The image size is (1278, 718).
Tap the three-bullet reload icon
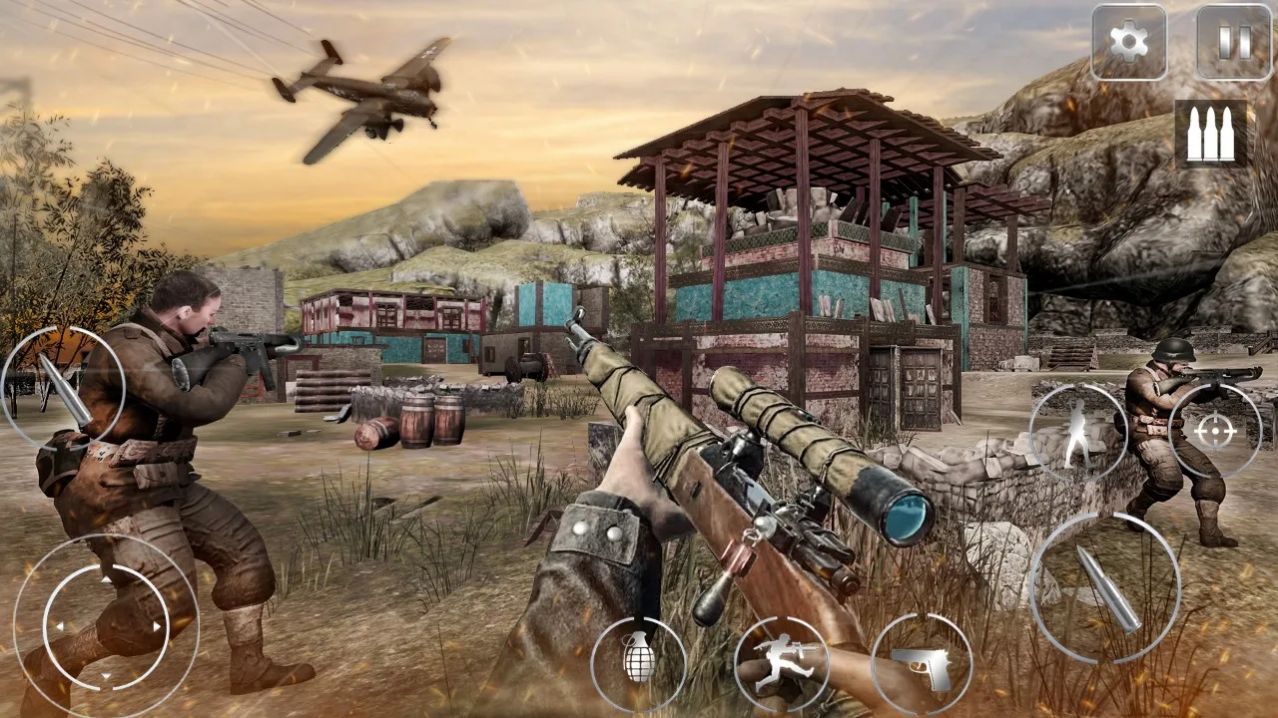(1210, 133)
